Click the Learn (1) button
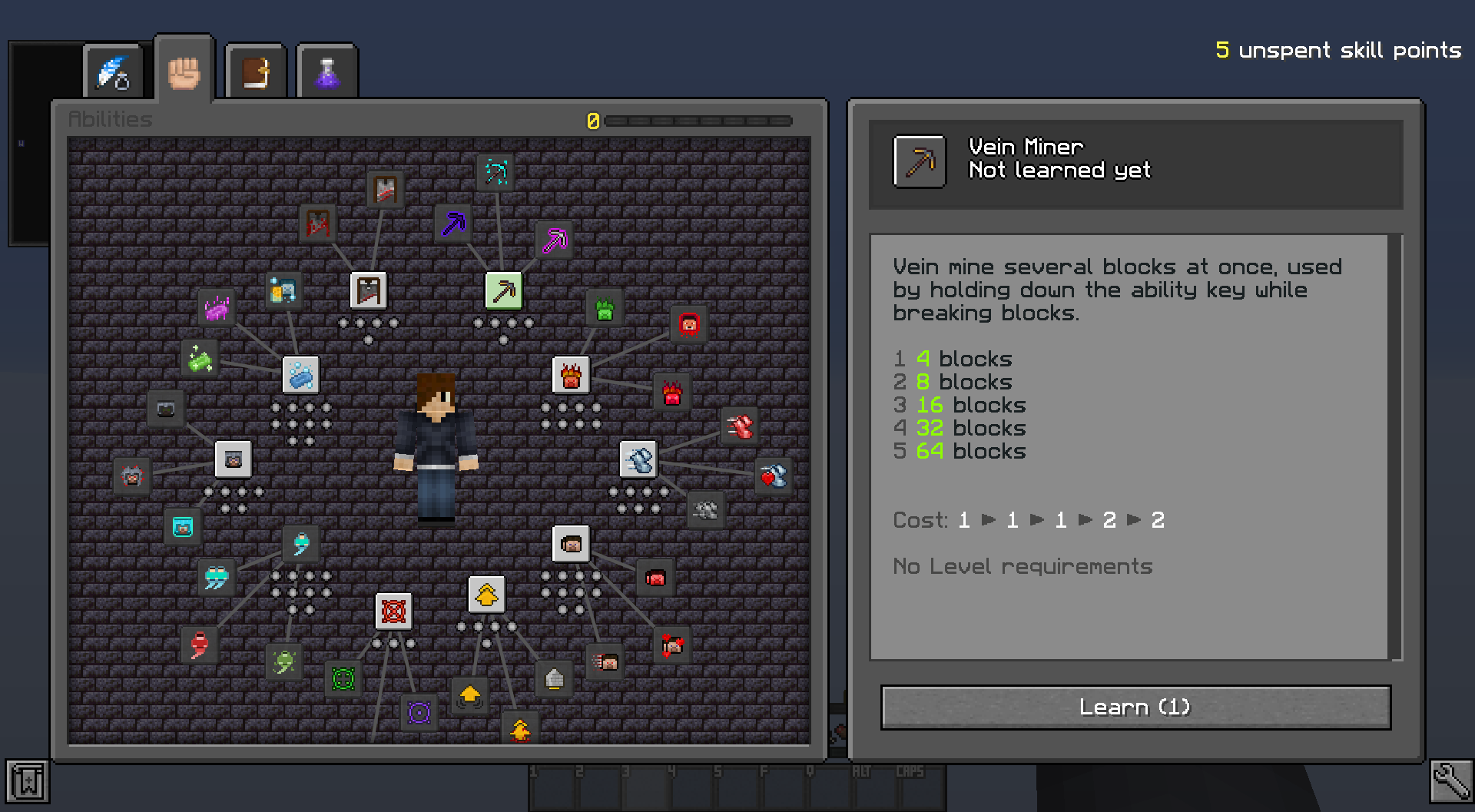This screenshot has height=812, width=1475. (x=1135, y=707)
